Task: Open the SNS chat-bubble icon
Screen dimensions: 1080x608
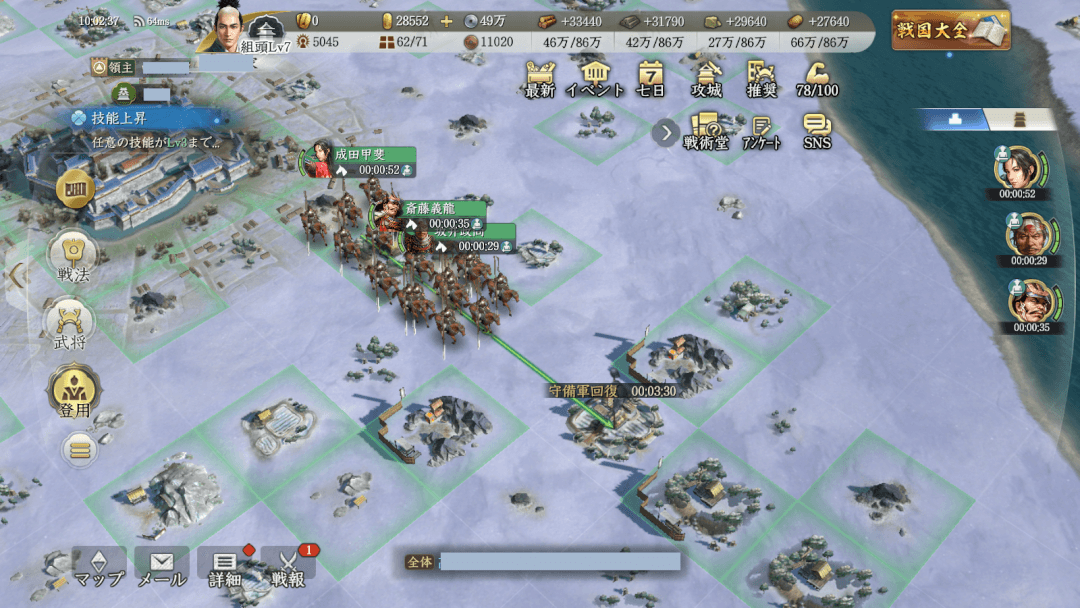Action: point(817,131)
